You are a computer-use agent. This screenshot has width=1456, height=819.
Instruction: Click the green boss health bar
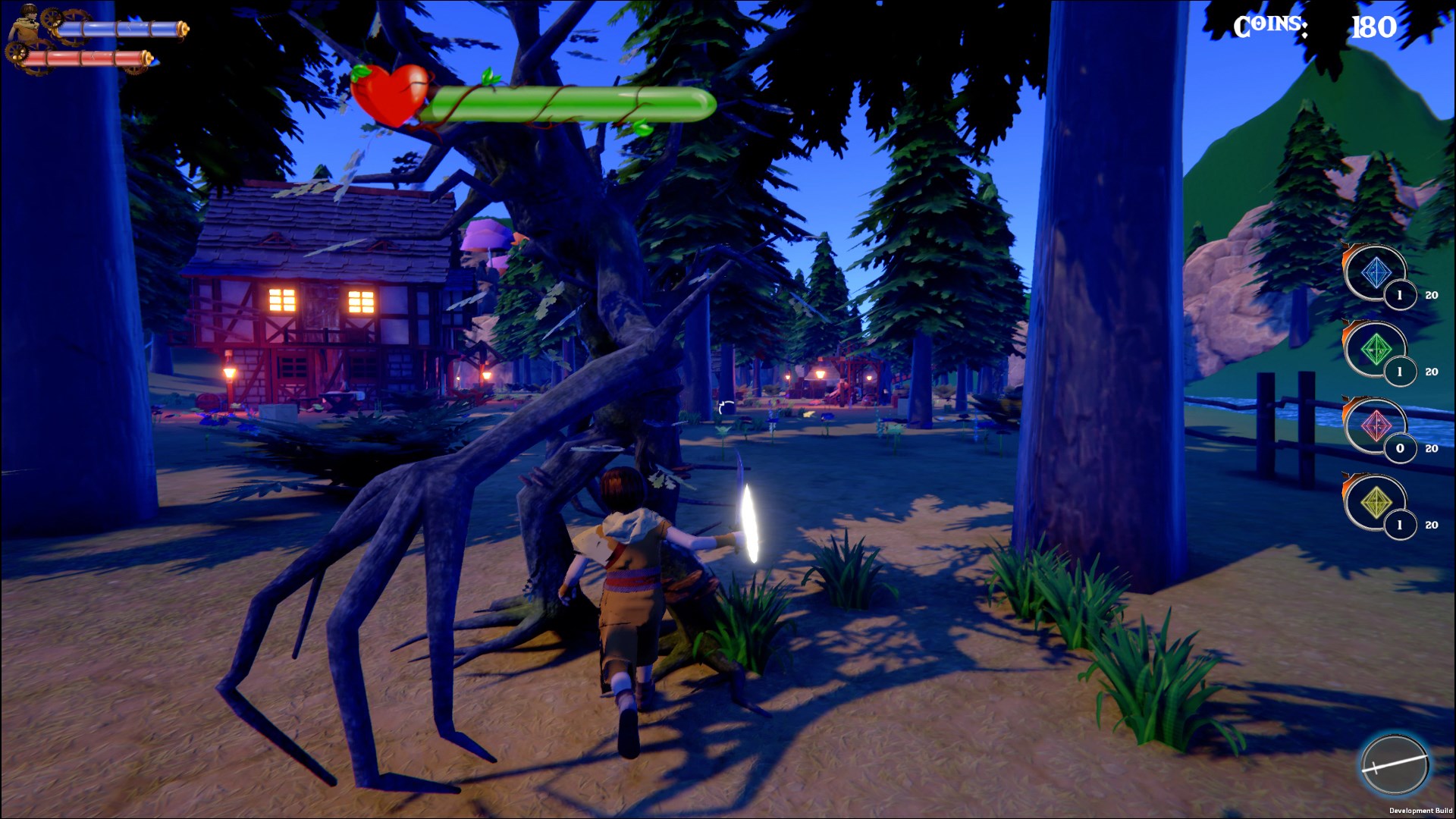[569, 102]
